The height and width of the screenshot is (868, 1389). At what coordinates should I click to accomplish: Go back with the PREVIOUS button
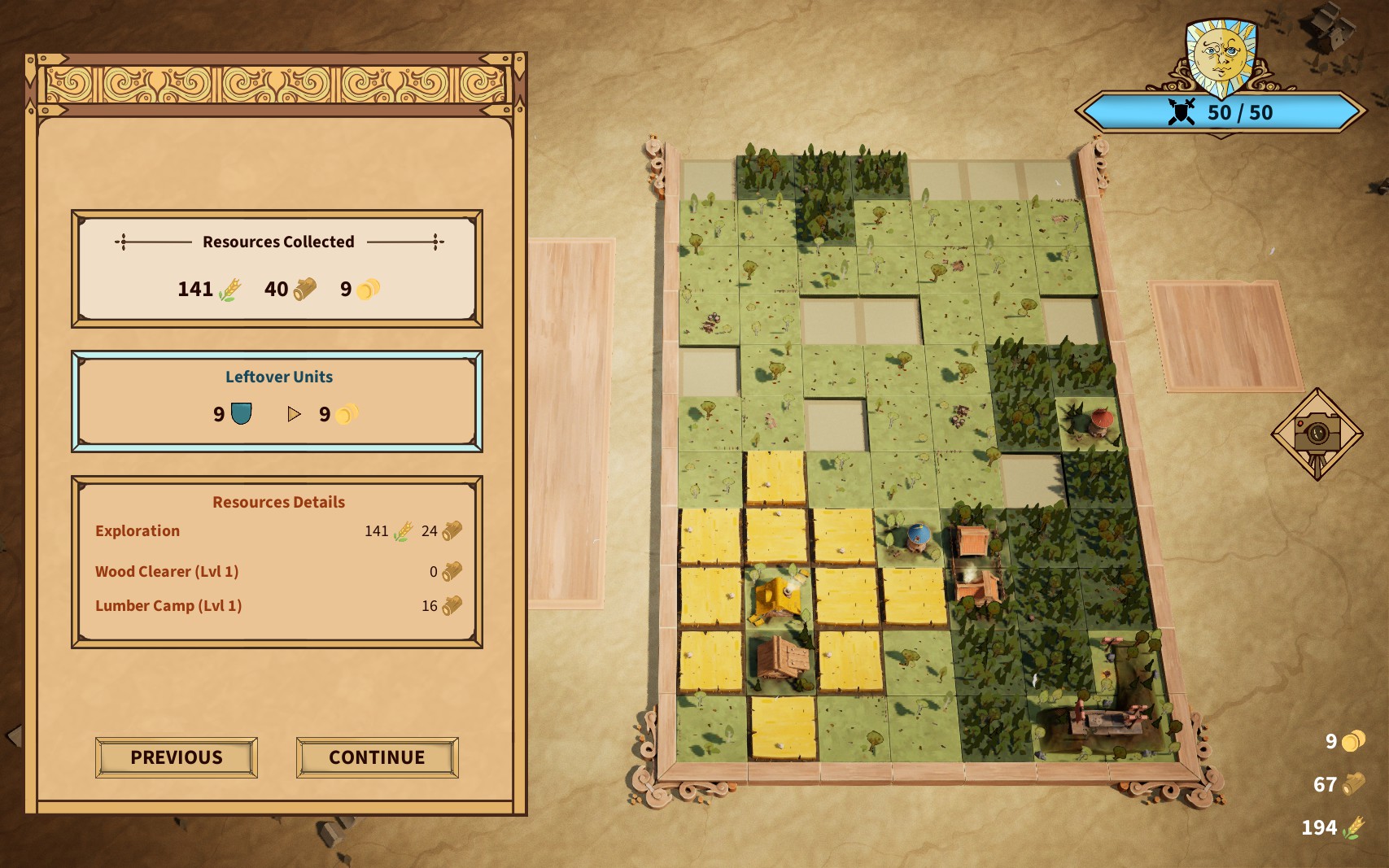click(177, 757)
